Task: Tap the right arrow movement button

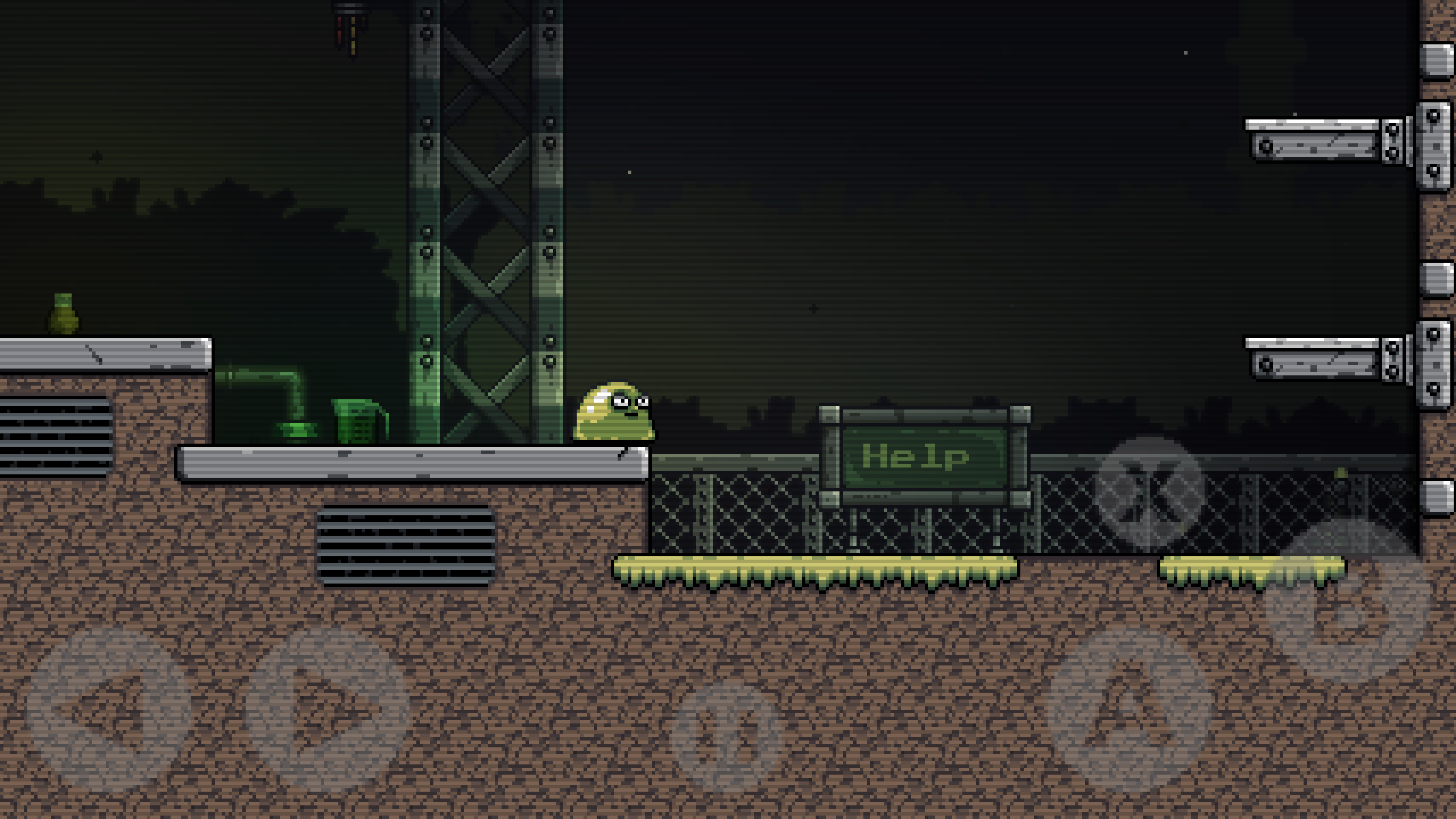Action: (327, 709)
